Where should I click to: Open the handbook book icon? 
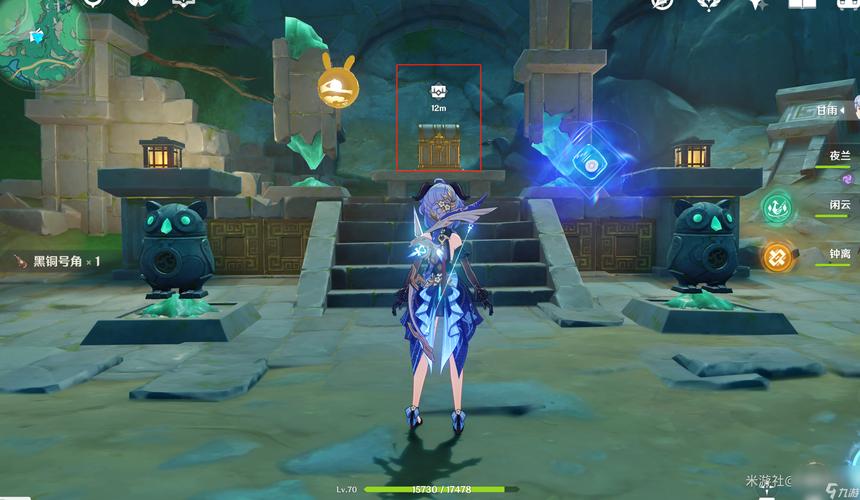802,4
